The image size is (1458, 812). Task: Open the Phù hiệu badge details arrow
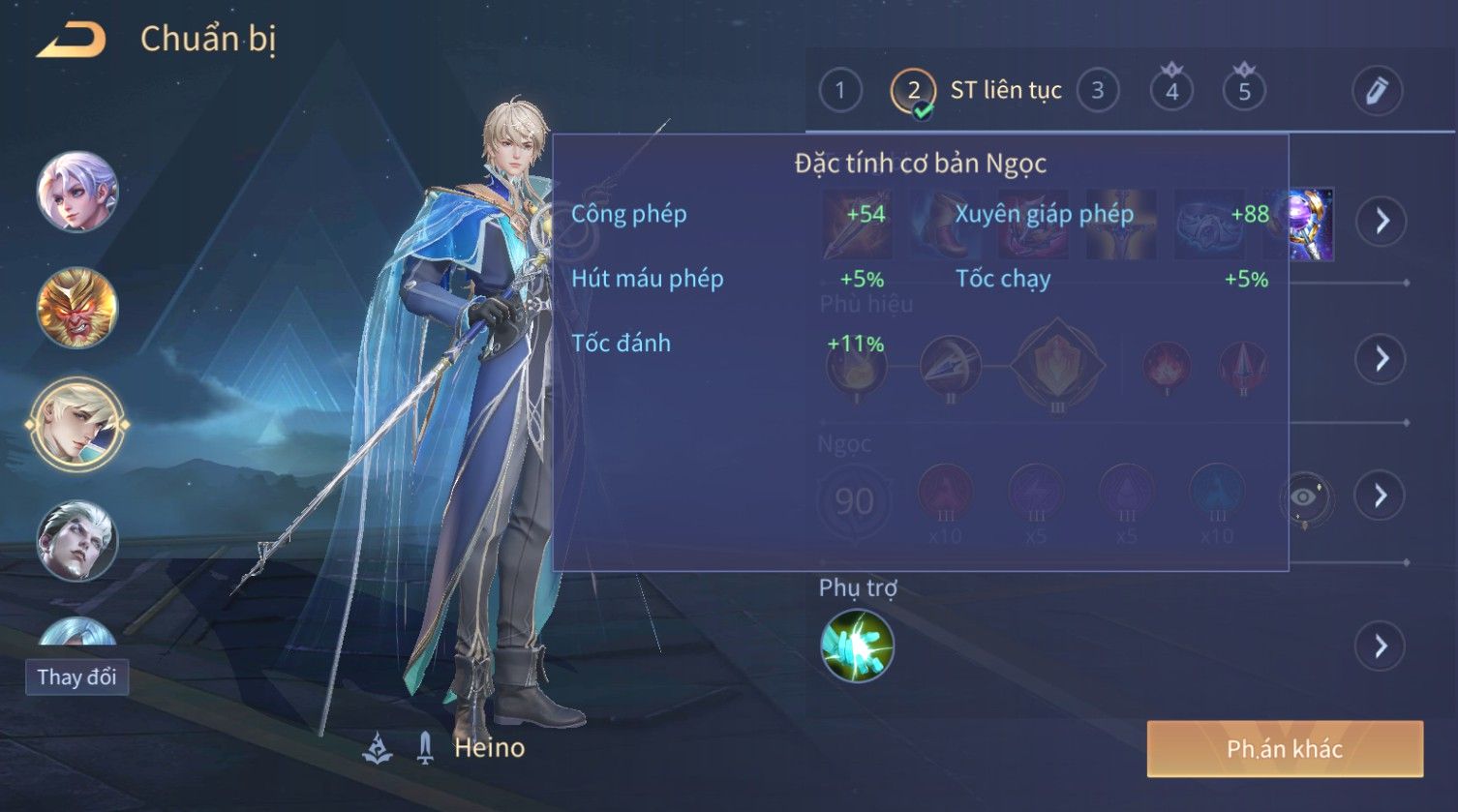coord(1381,359)
